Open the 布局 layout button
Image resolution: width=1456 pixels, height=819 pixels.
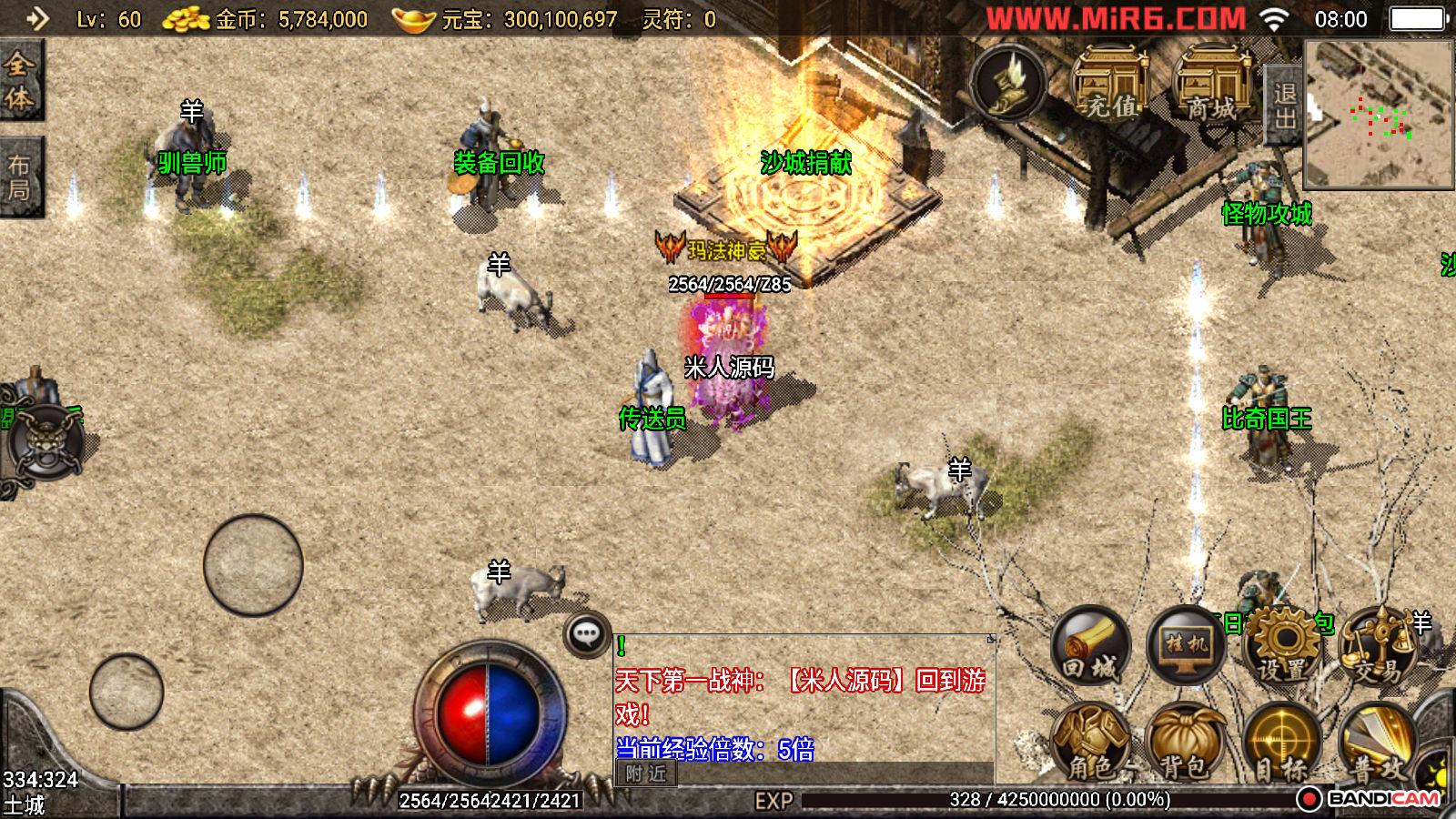[20, 177]
